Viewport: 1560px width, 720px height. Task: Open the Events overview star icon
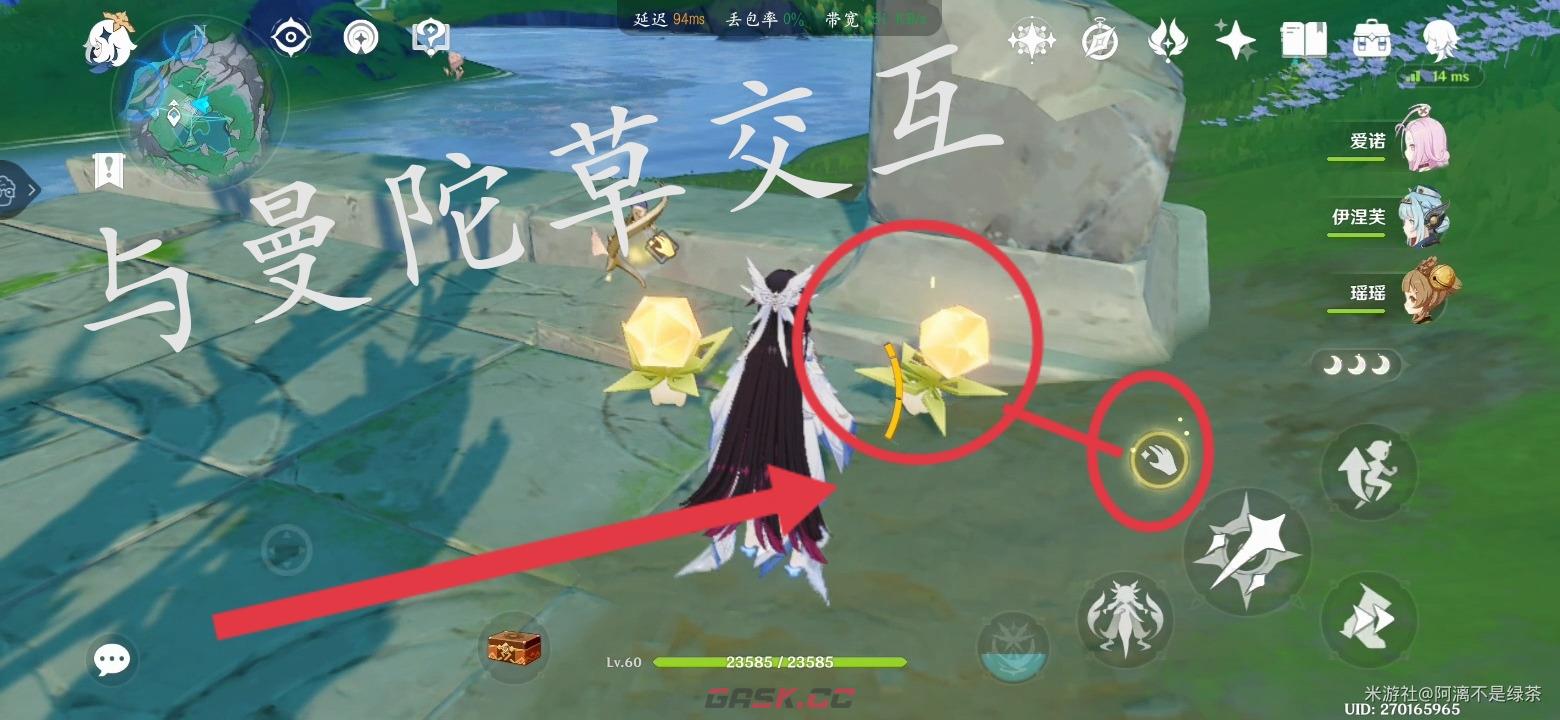1033,40
